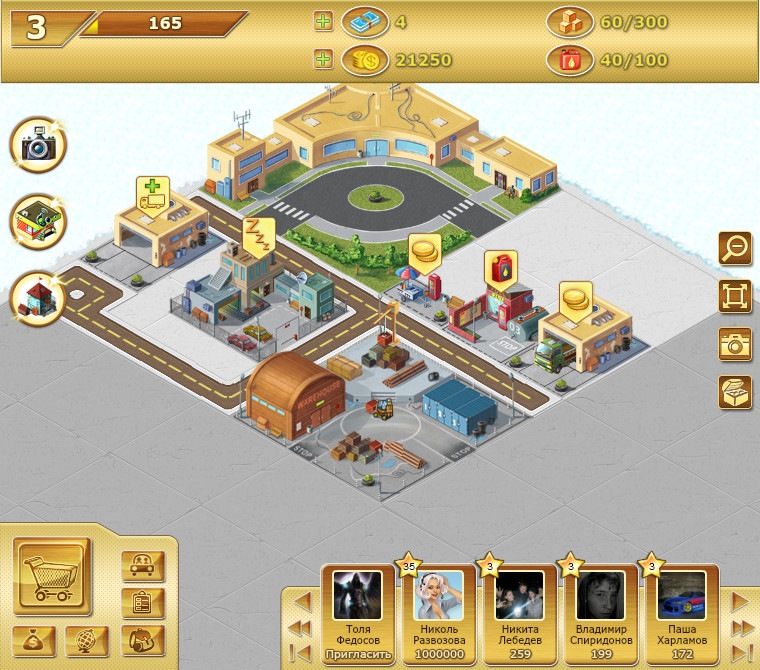The image size is (760, 670).
Task: Add more cash with the green plus
Action: pyautogui.click(x=323, y=23)
